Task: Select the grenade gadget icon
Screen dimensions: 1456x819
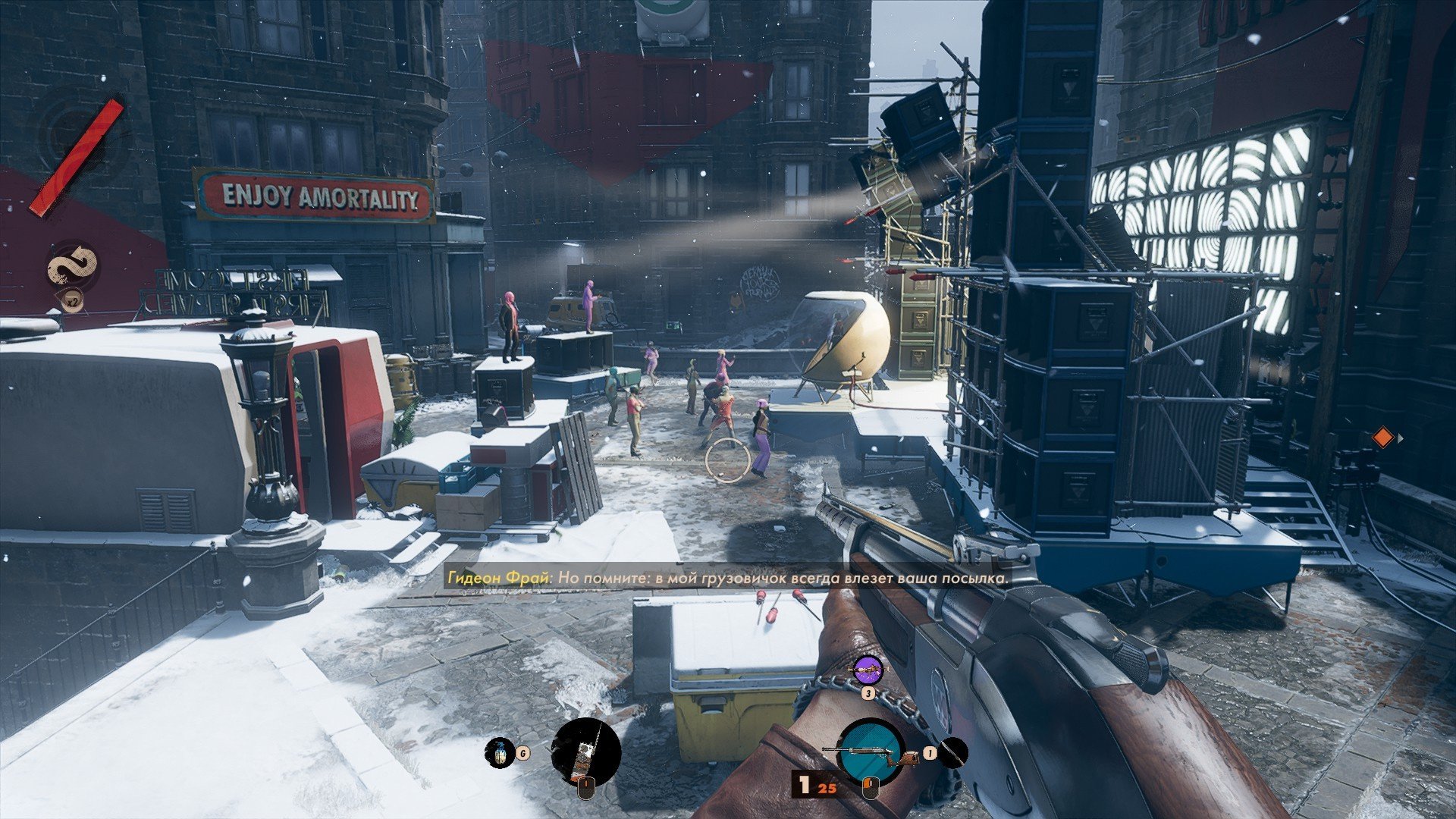Action: click(x=499, y=752)
